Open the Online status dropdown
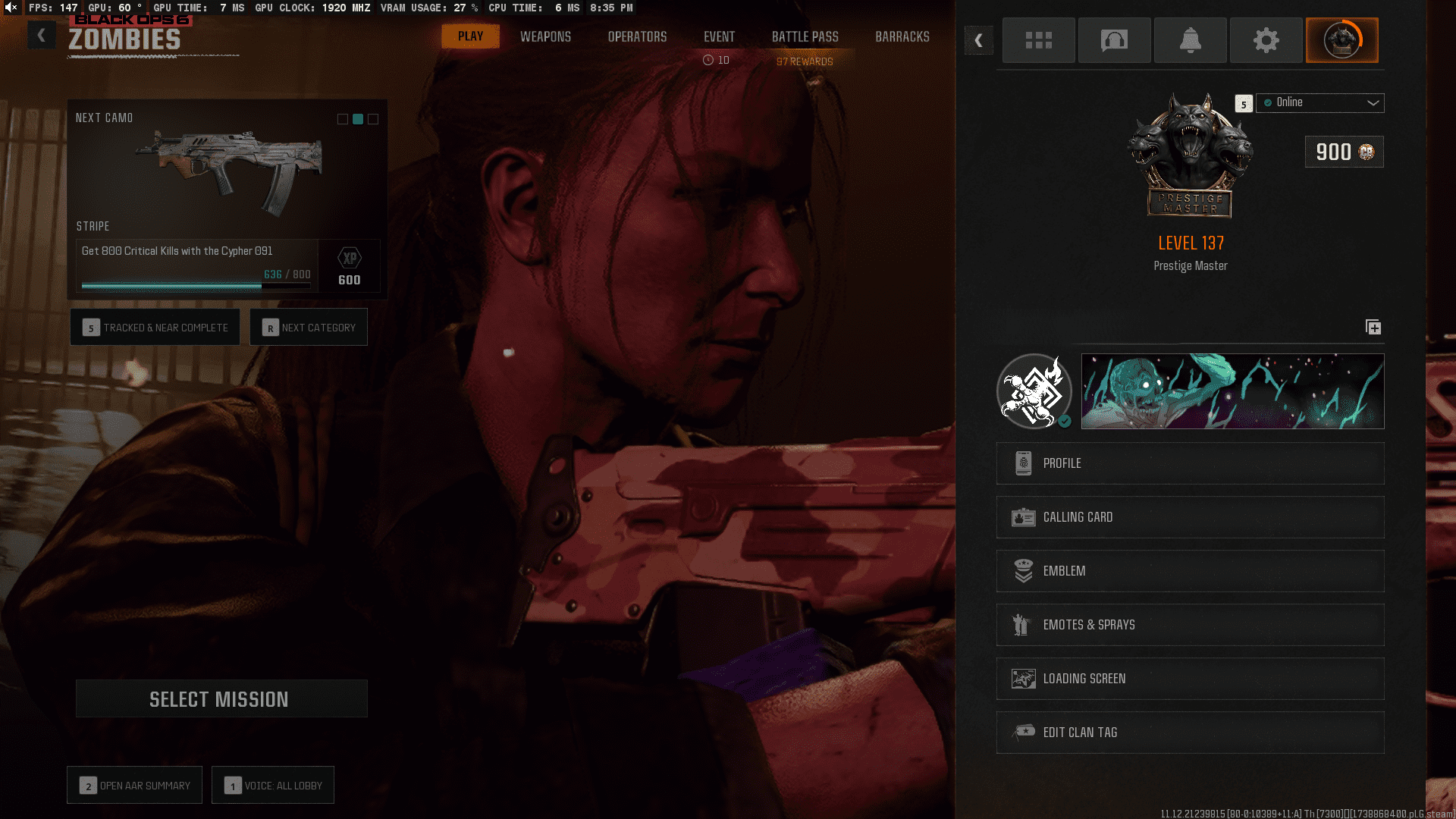 (x=1319, y=103)
